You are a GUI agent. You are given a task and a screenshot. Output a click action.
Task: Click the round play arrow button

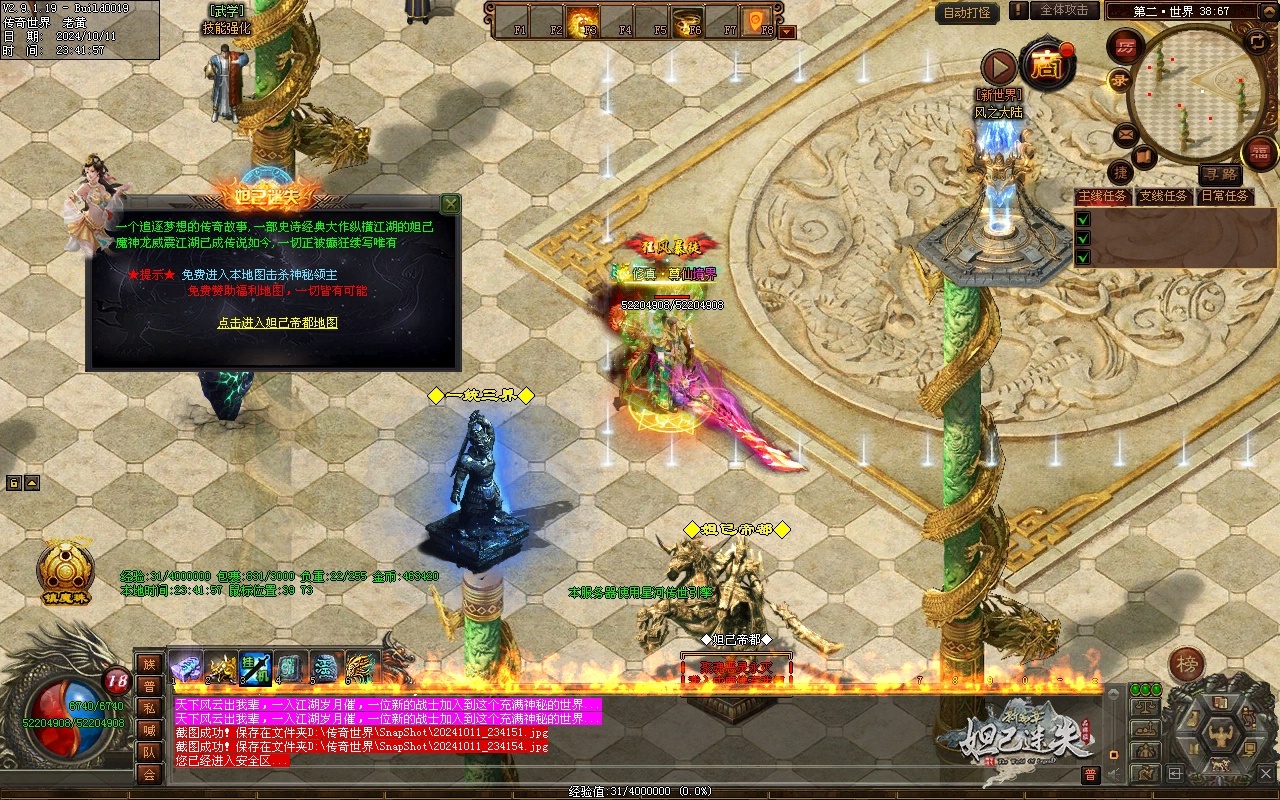tap(998, 68)
